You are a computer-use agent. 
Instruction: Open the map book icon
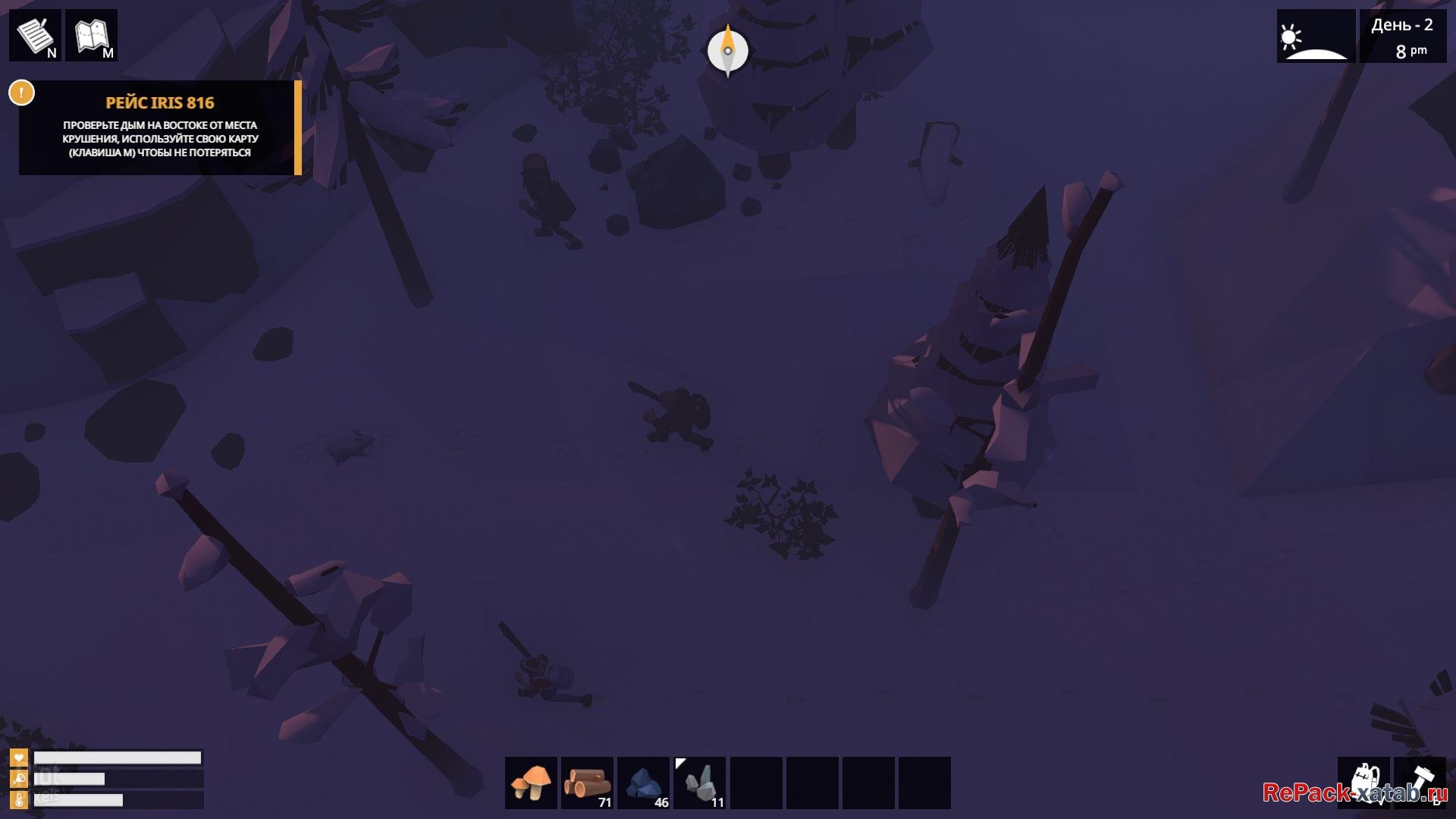pos(92,35)
